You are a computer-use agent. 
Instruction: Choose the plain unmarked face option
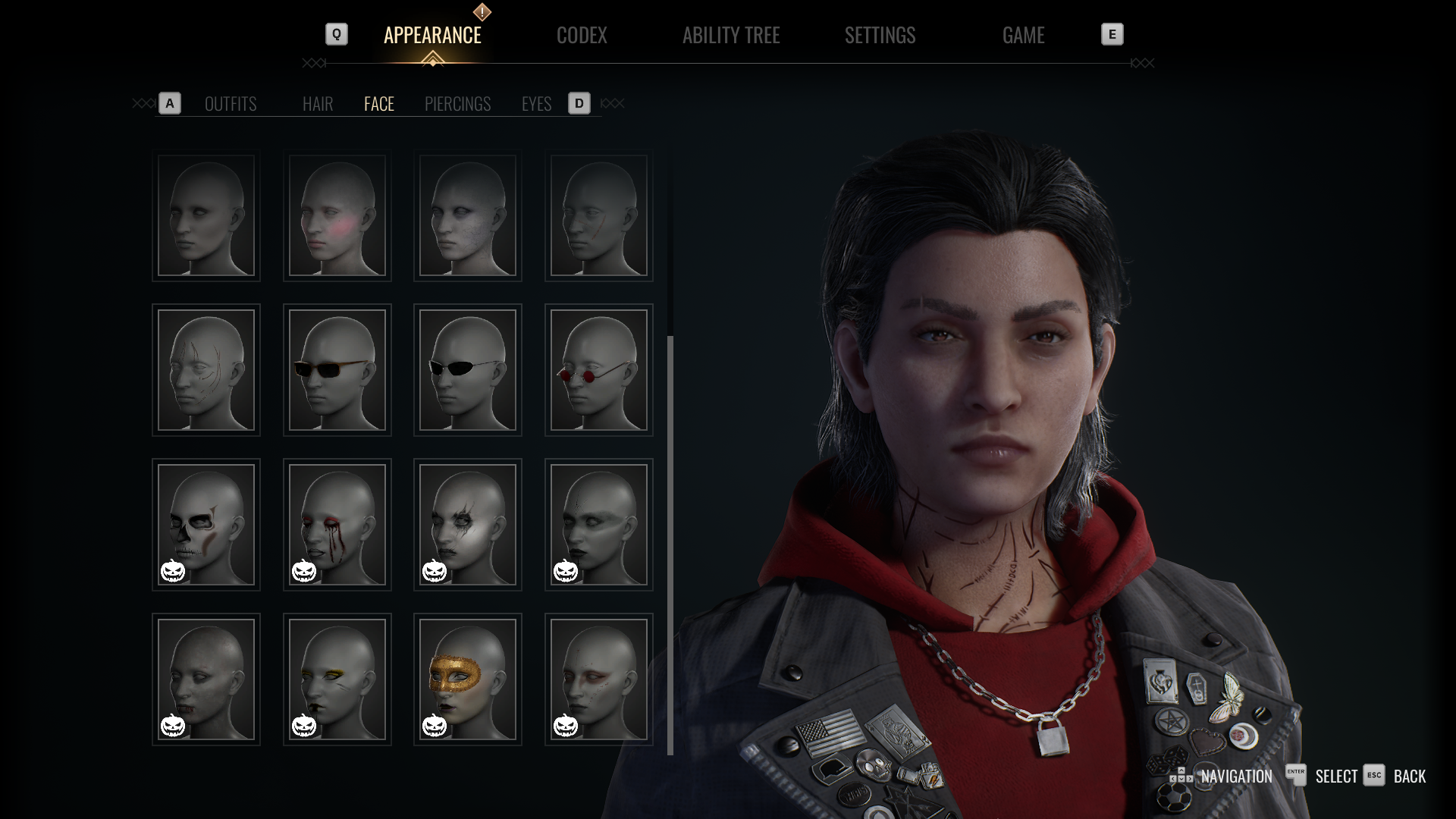tap(206, 216)
